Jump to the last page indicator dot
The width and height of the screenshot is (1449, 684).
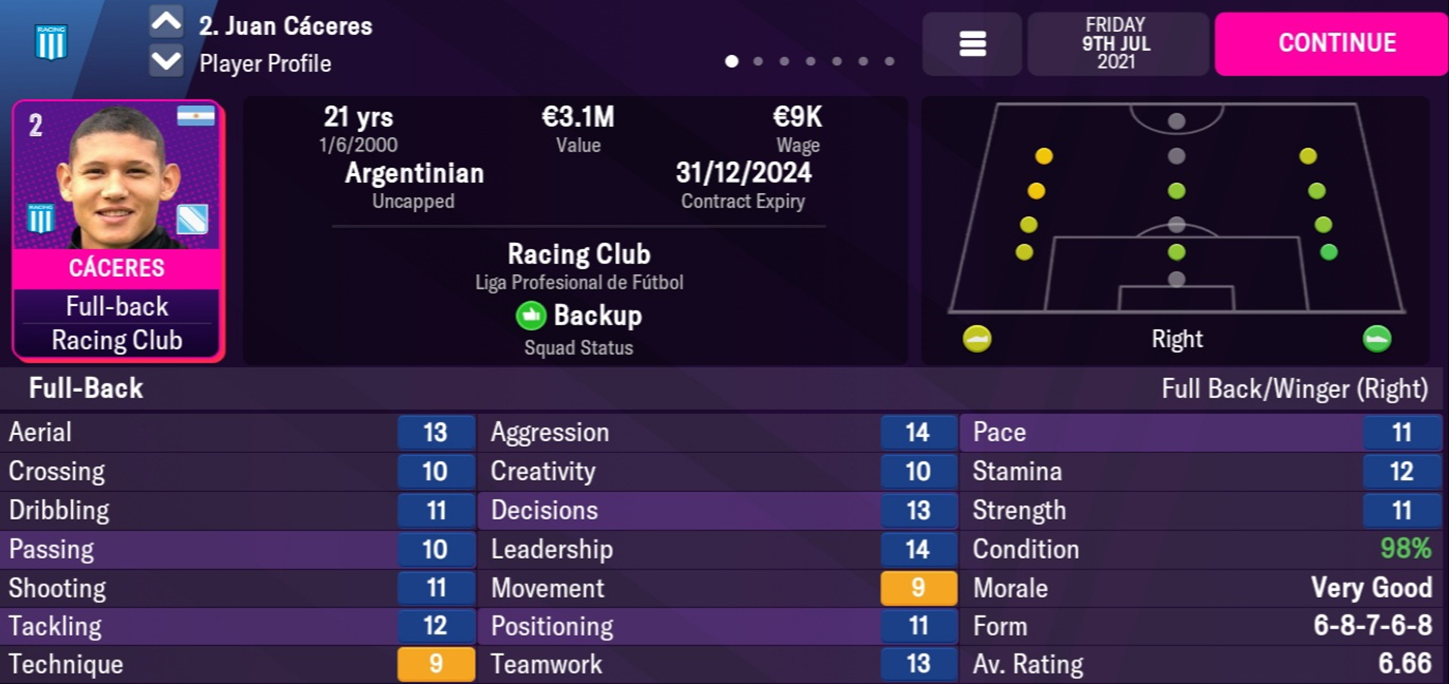(x=889, y=62)
